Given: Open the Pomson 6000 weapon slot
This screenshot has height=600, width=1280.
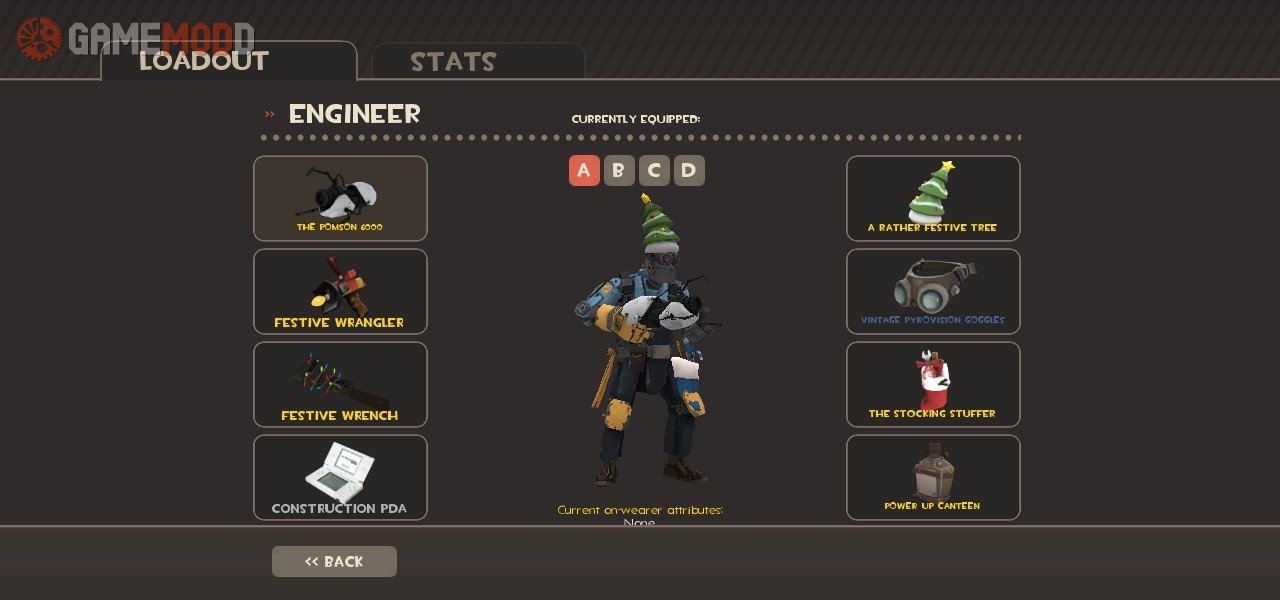Looking at the screenshot, I should point(340,198).
